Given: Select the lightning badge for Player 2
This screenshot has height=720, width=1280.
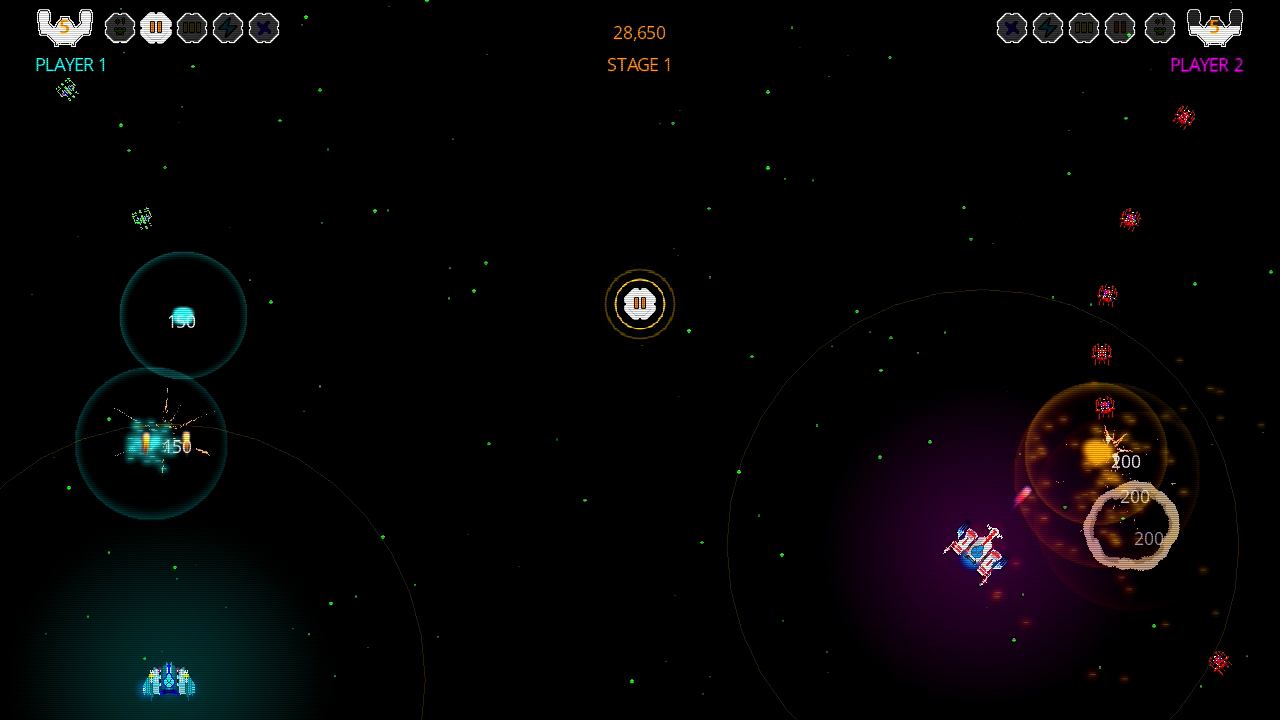Looking at the screenshot, I should (1048, 28).
